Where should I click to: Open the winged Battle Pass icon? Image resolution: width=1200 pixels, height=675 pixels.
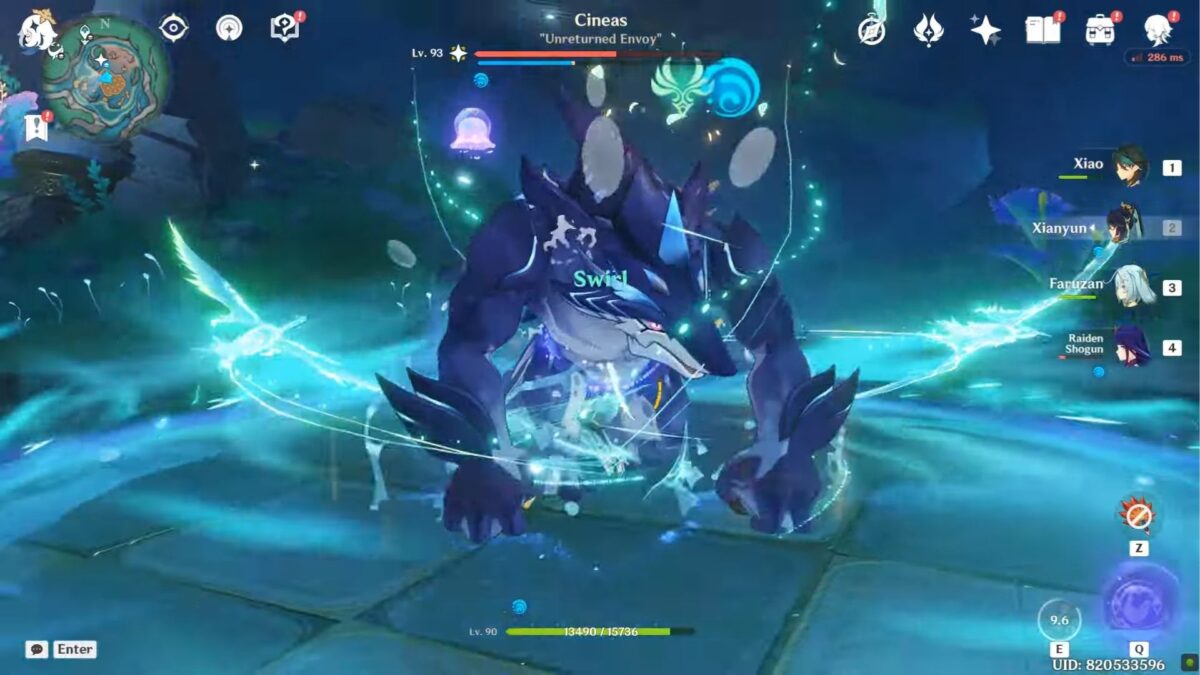(x=929, y=30)
